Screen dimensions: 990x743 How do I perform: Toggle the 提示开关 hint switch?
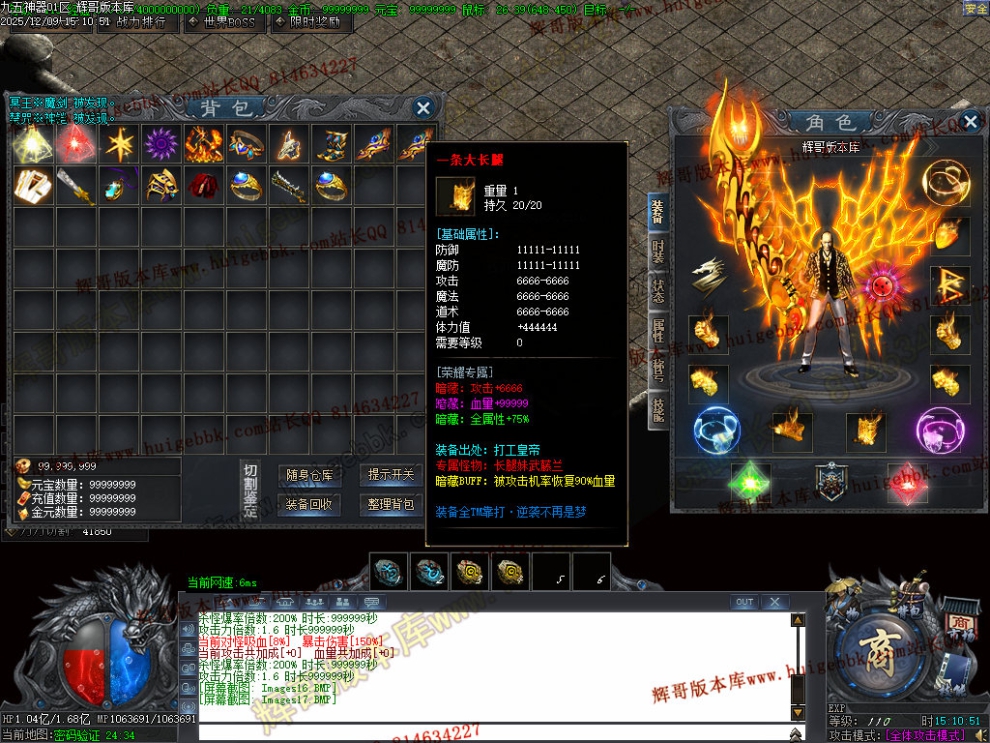pos(390,475)
